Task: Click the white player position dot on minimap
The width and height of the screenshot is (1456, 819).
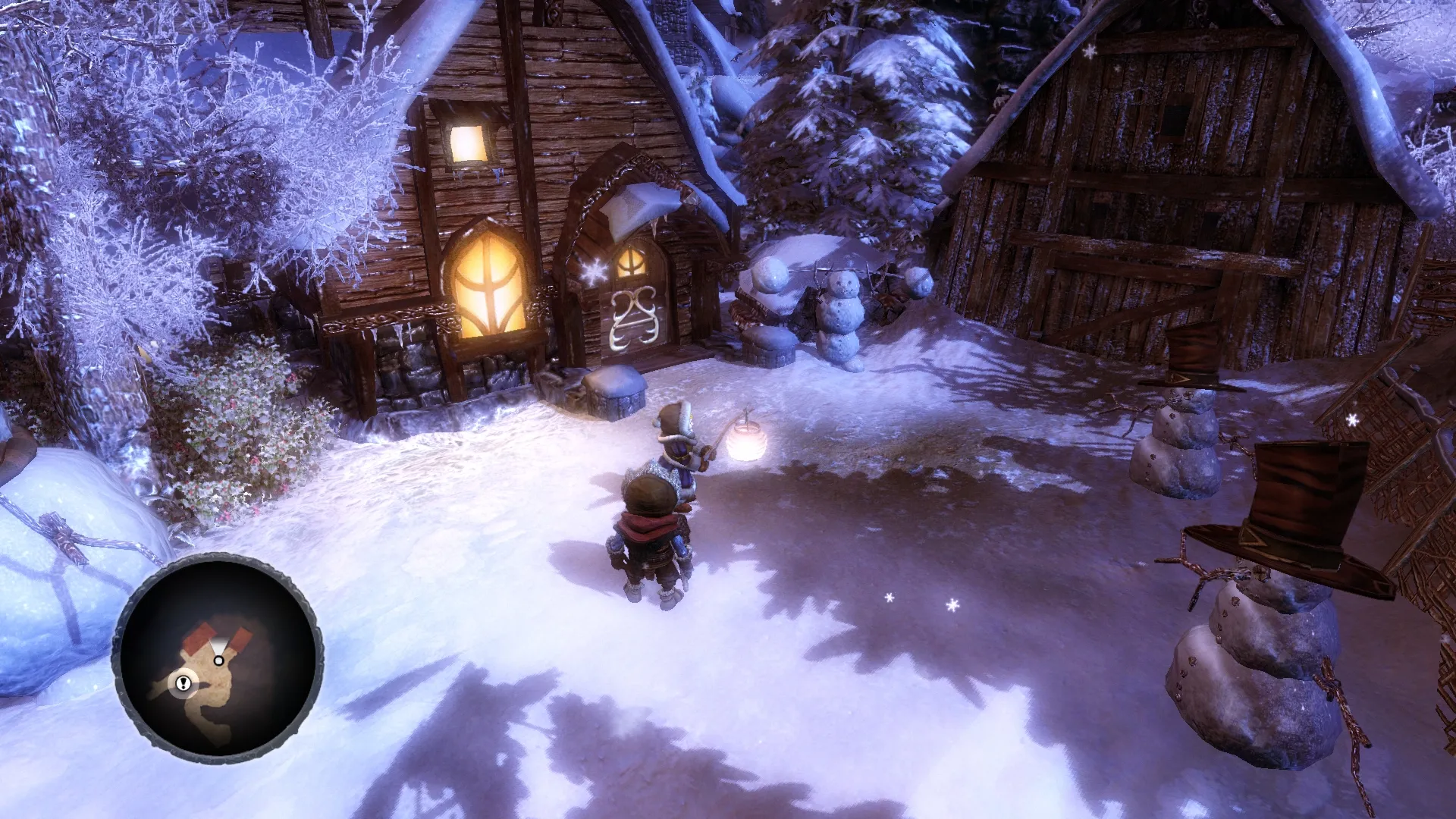Action: [x=218, y=661]
